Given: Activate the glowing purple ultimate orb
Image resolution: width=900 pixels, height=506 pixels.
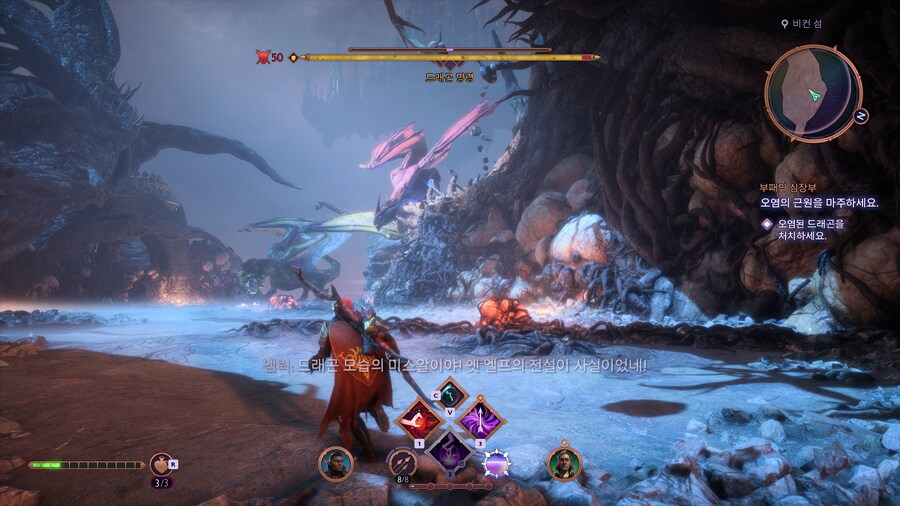Looking at the screenshot, I should pyautogui.click(x=497, y=463).
